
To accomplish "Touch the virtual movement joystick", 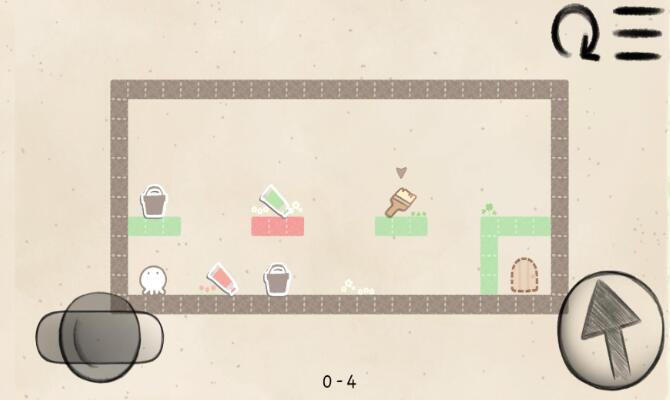I will pos(97,332).
